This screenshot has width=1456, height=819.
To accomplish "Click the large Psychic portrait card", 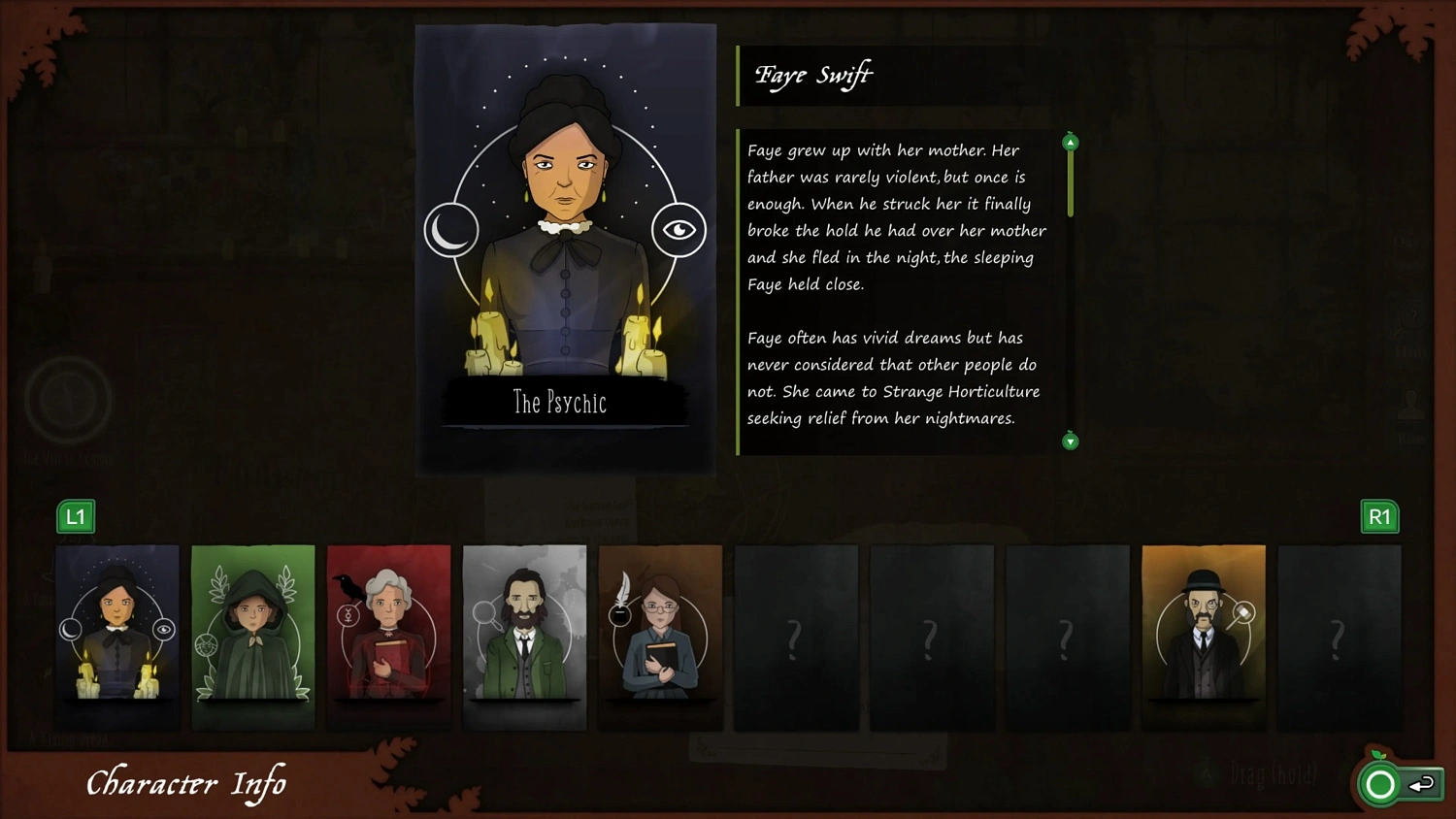I will pyautogui.click(x=566, y=249).
